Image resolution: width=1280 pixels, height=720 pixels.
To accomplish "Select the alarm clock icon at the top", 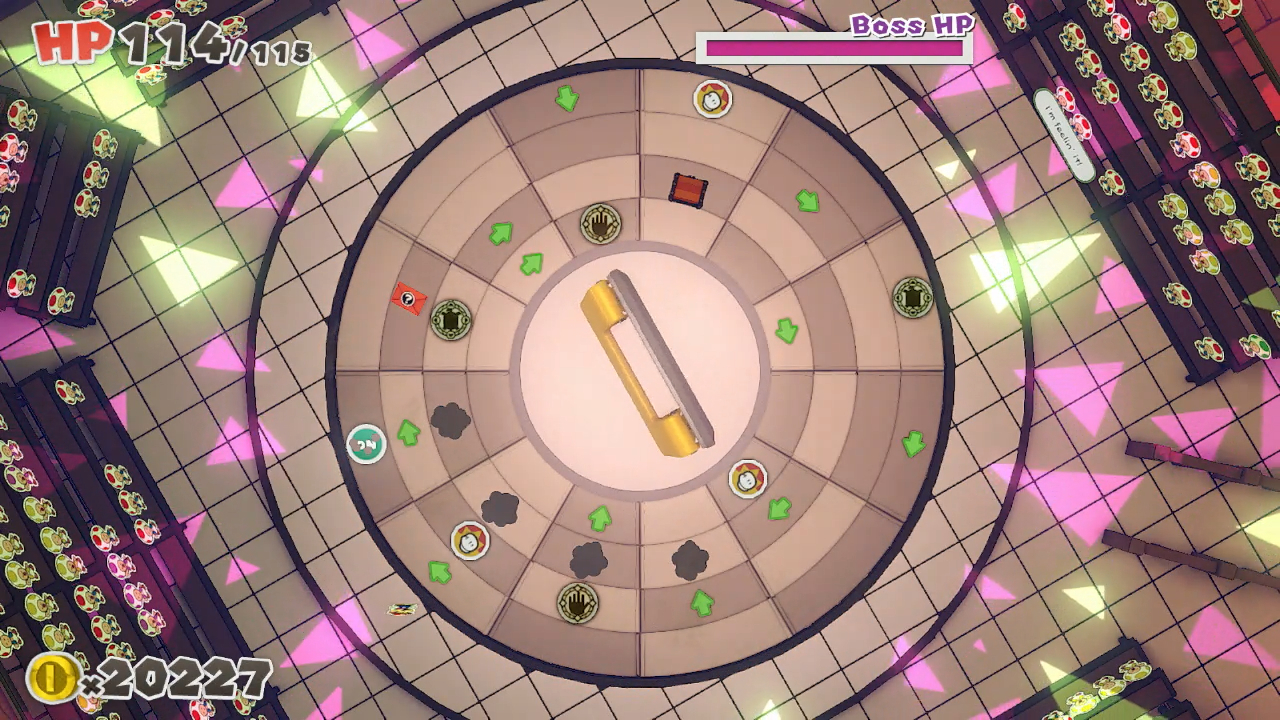I will (712, 100).
